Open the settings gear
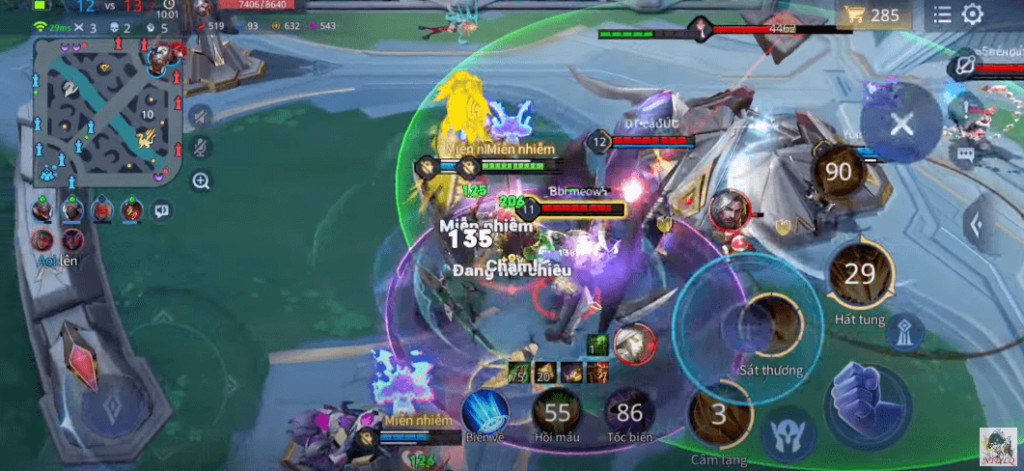This screenshot has width=1024, height=471. click(972, 15)
